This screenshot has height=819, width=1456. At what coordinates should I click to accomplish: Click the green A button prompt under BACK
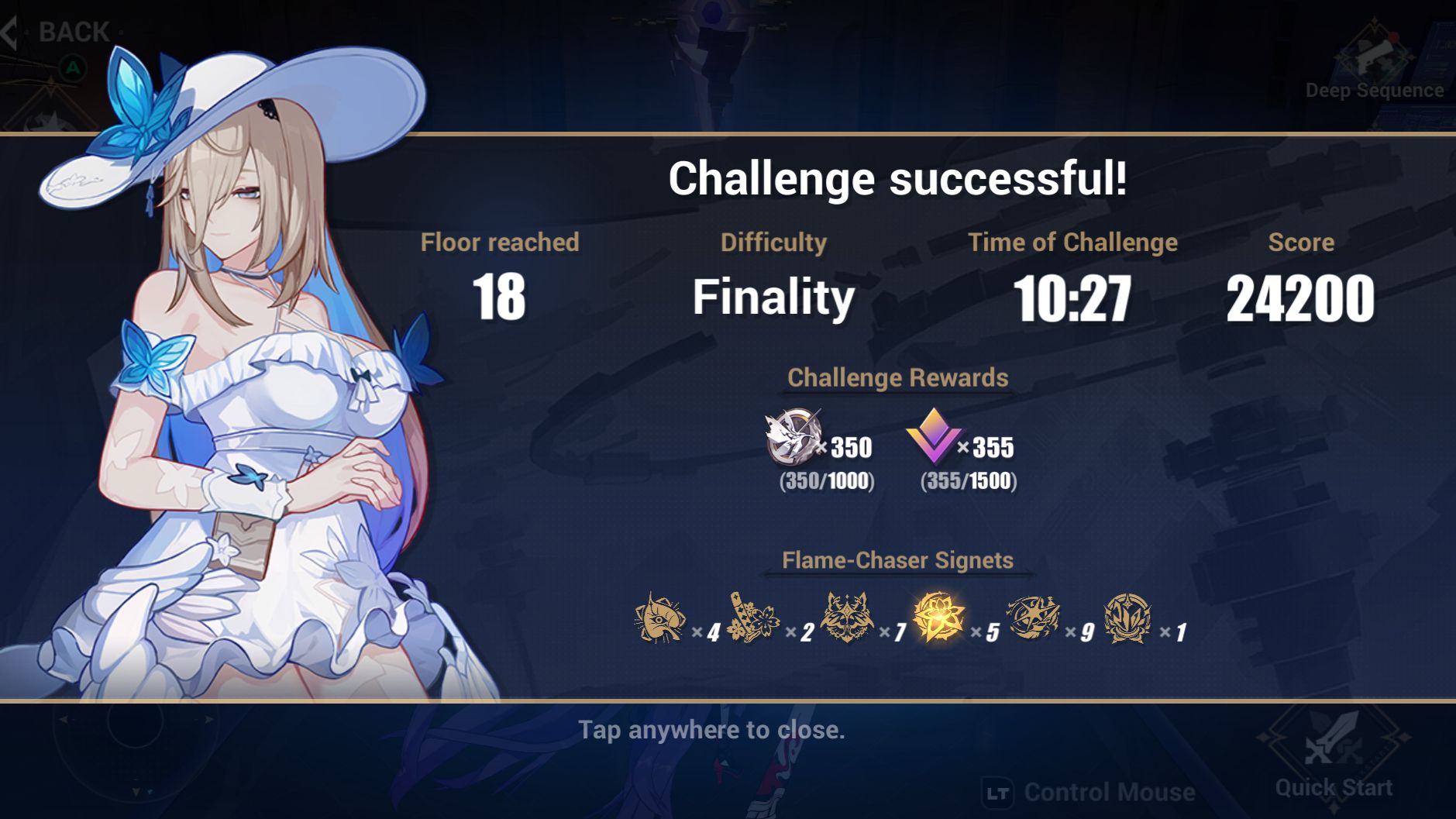72,68
